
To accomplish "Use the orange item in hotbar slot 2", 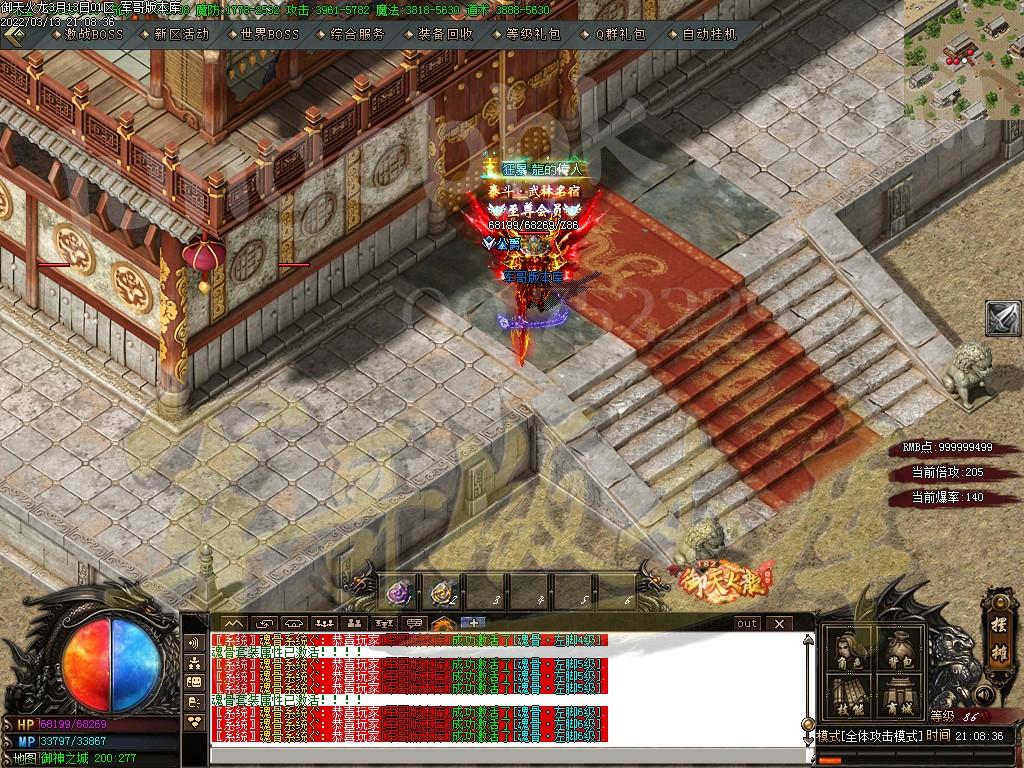I will coord(442,593).
